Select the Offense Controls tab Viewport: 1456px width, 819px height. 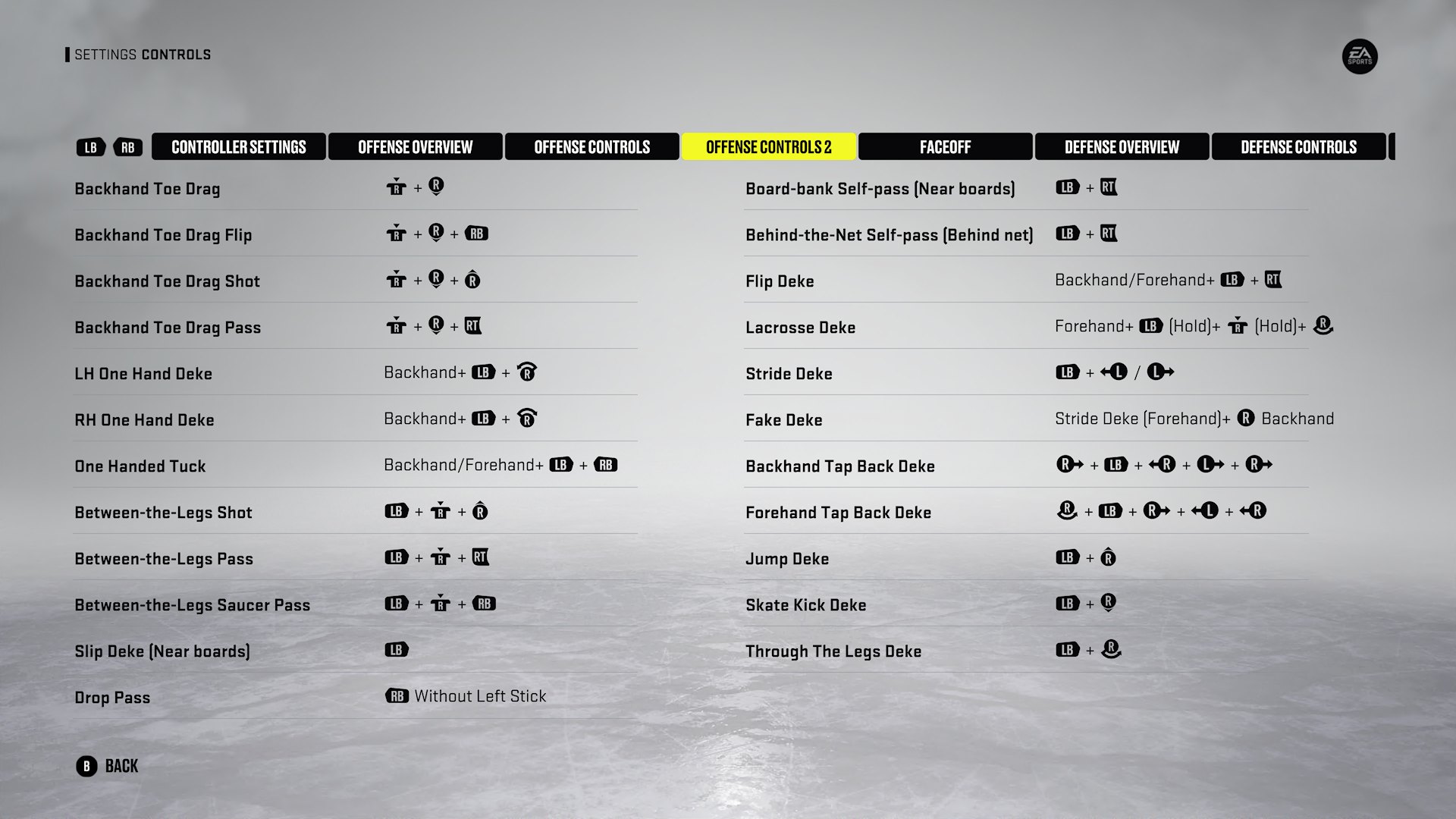tap(591, 147)
